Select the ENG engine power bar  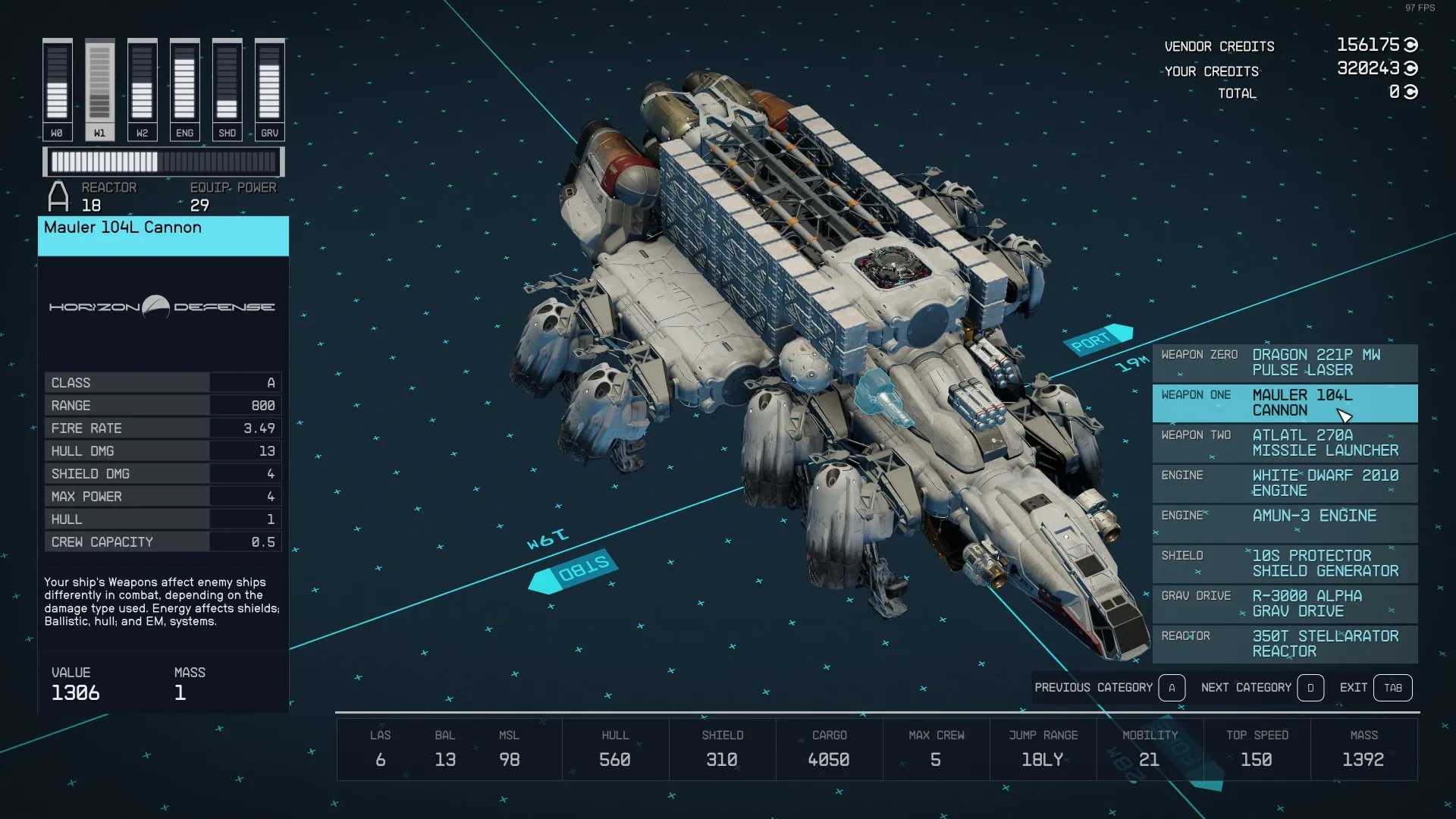coord(184,89)
